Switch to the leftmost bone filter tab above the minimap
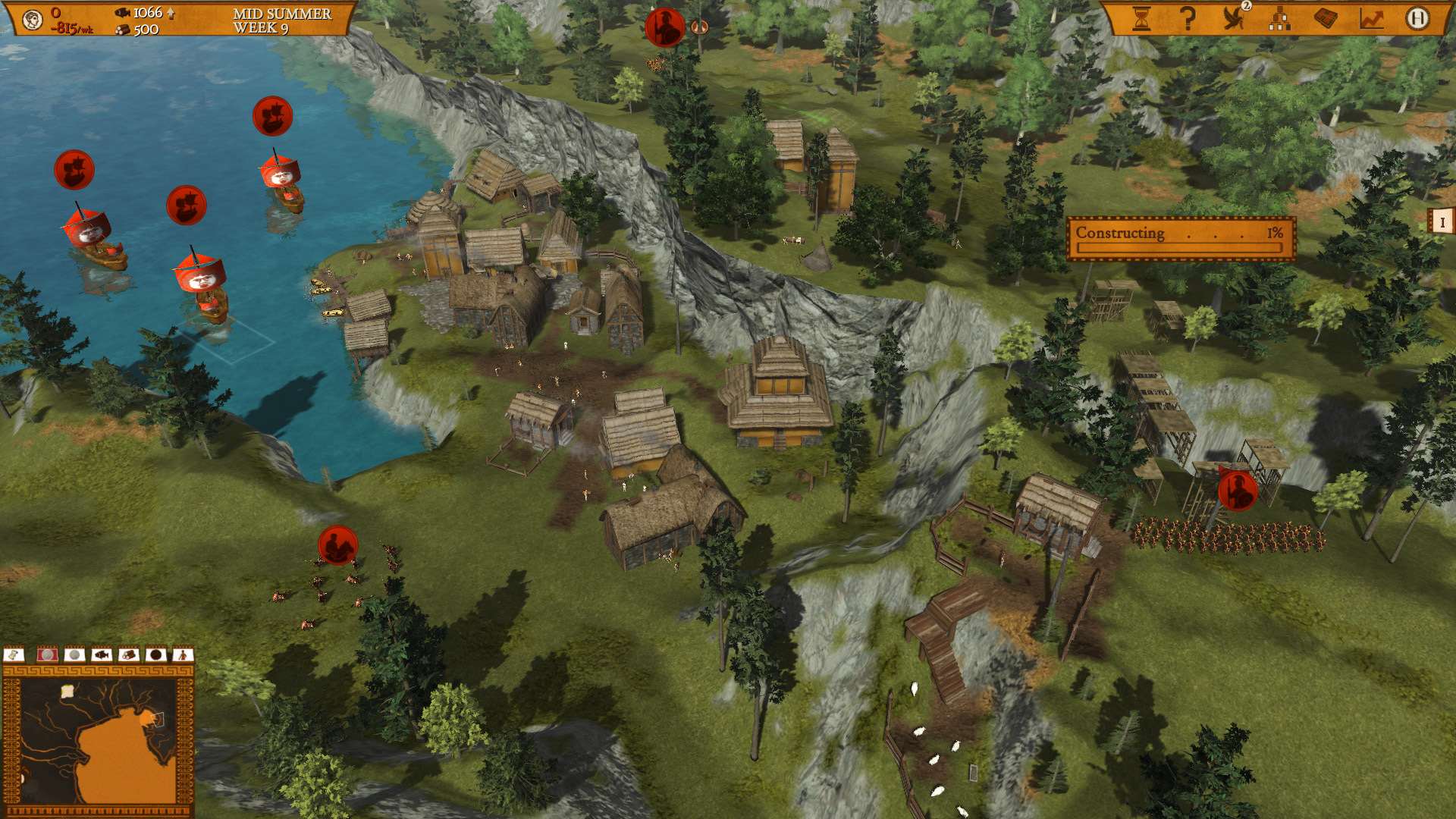This screenshot has width=1456, height=819. tap(13, 656)
